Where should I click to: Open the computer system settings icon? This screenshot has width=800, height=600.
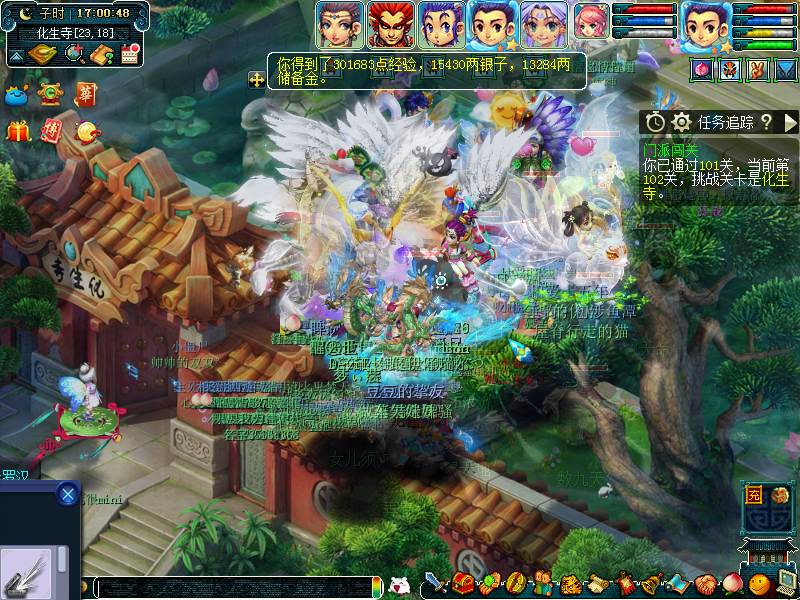pyautogui.click(x=786, y=583)
